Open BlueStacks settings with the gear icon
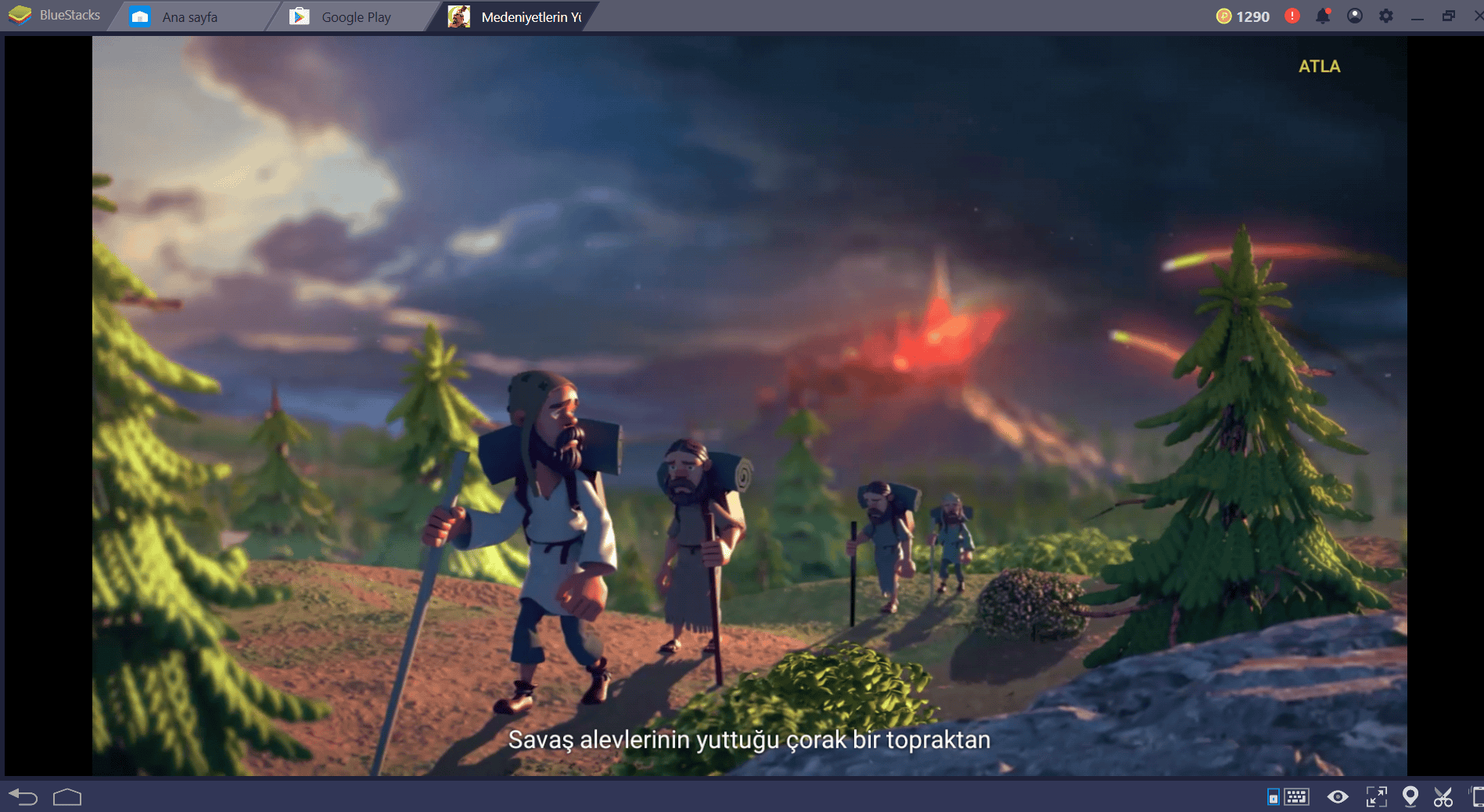The width and height of the screenshot is (1484, 812). click(x=1386, y=15)
